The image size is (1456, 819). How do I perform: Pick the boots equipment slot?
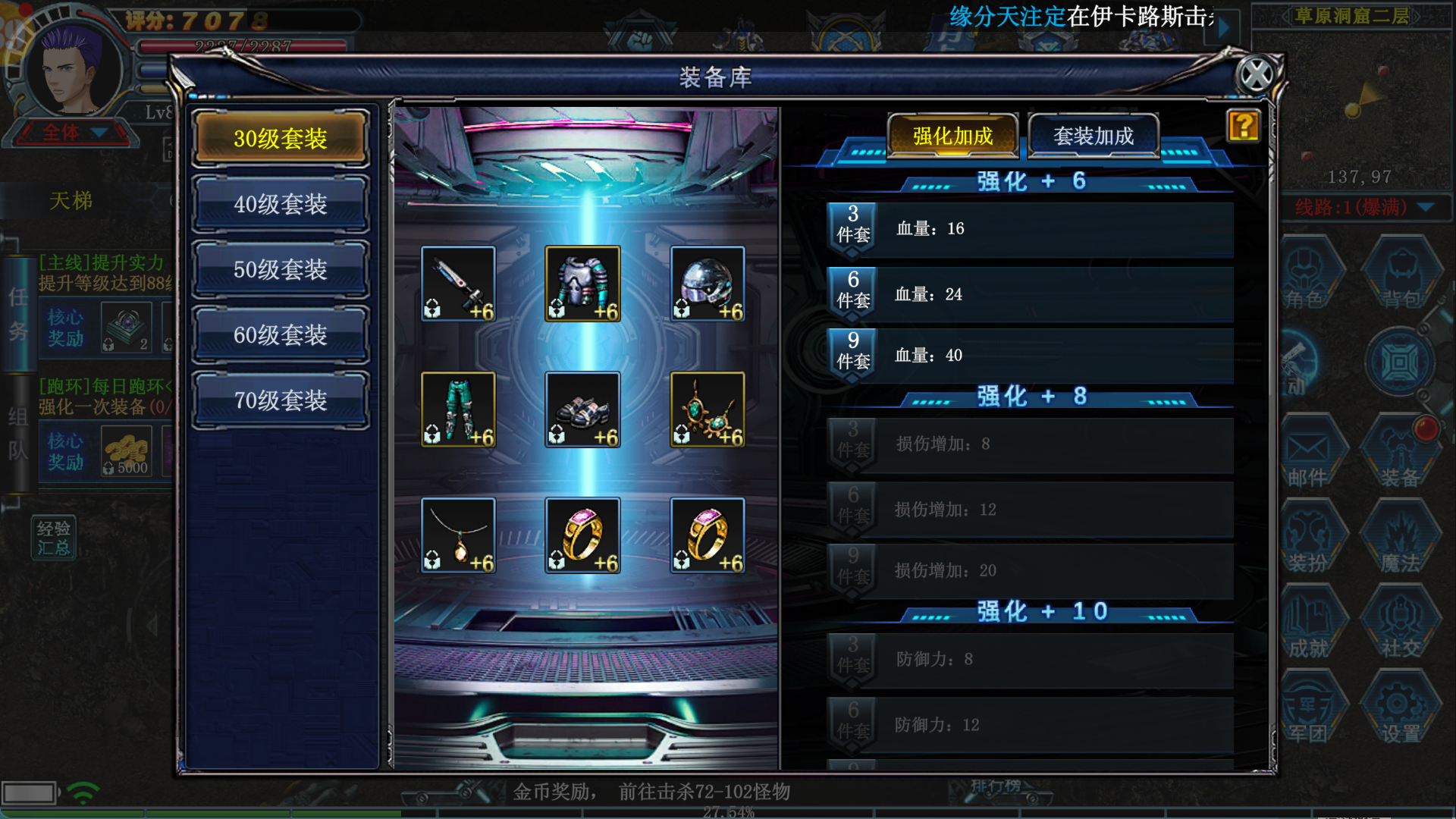click(x=582, y=409)
